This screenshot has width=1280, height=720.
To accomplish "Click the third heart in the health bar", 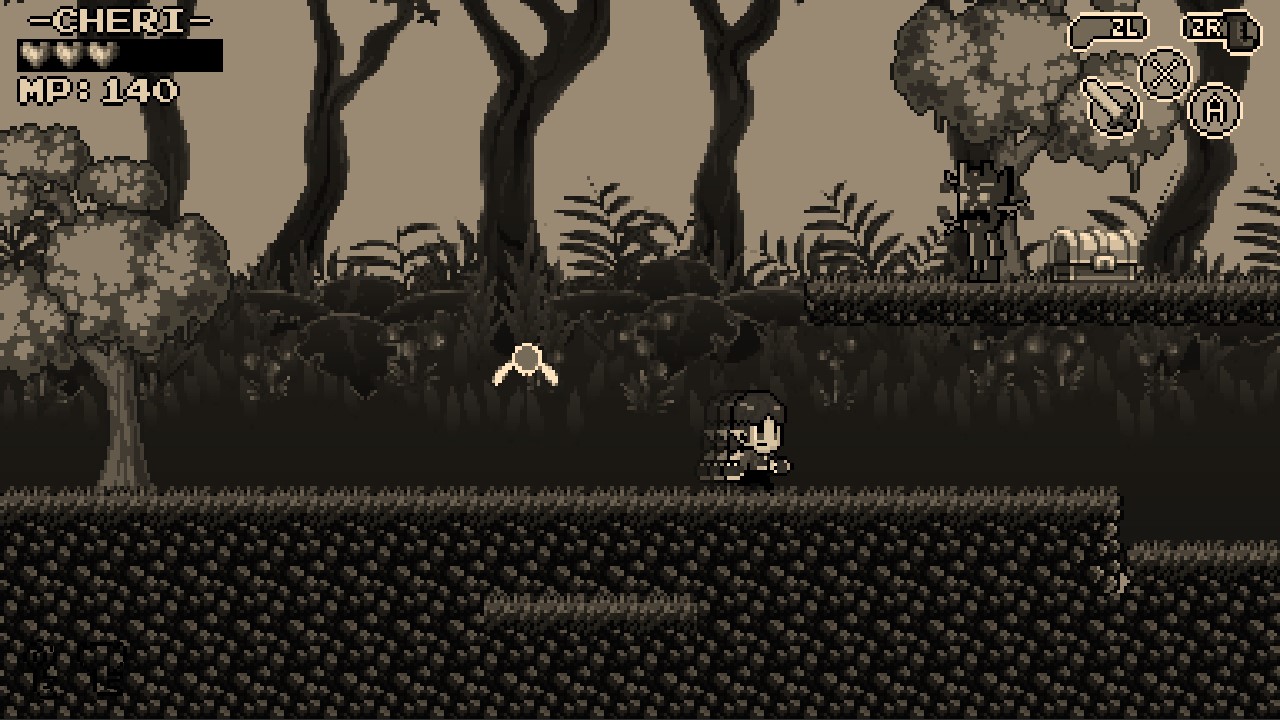I will click(102, 53).
